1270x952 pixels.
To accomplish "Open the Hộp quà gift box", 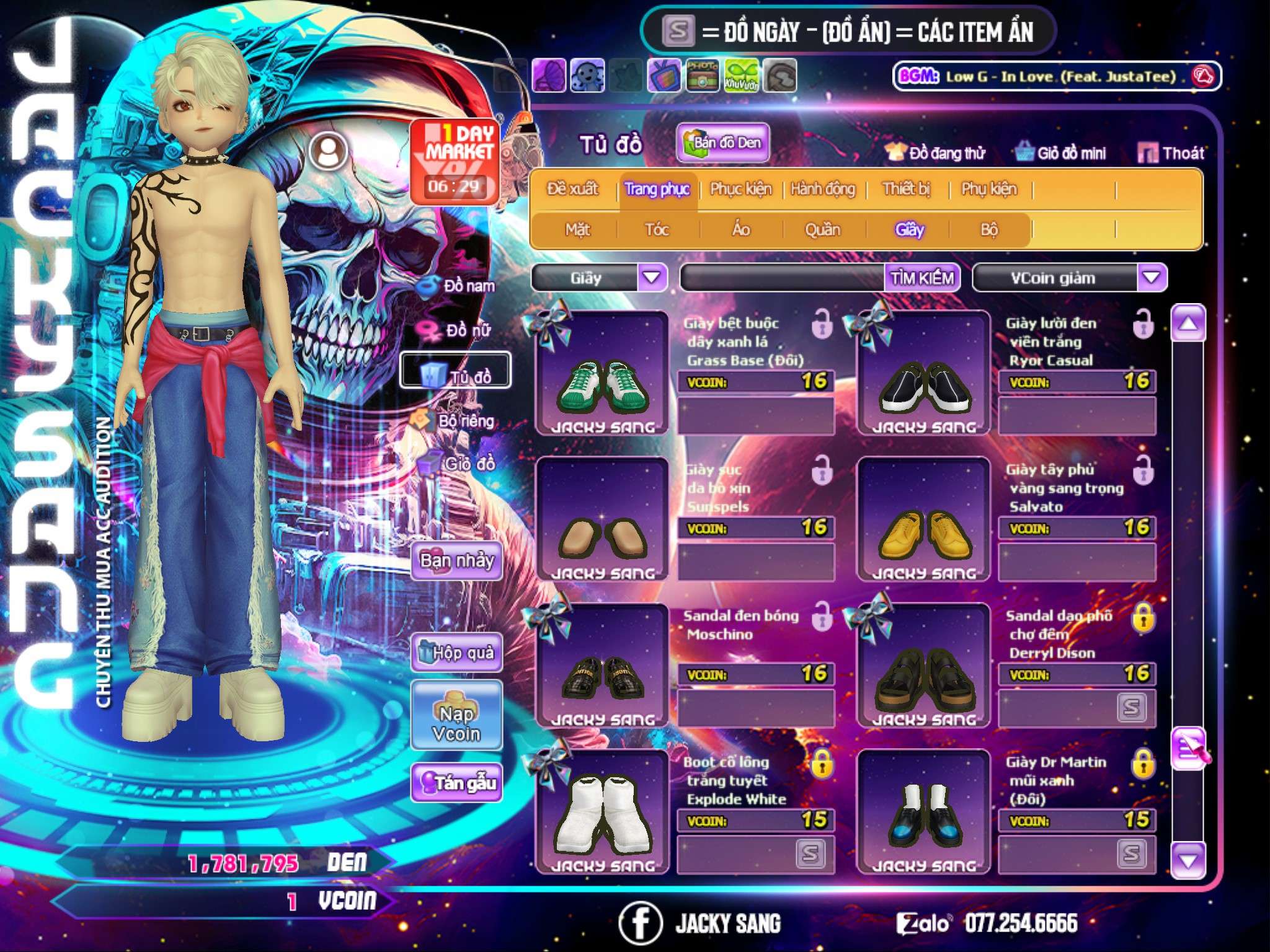I will (x=456, y=653).
